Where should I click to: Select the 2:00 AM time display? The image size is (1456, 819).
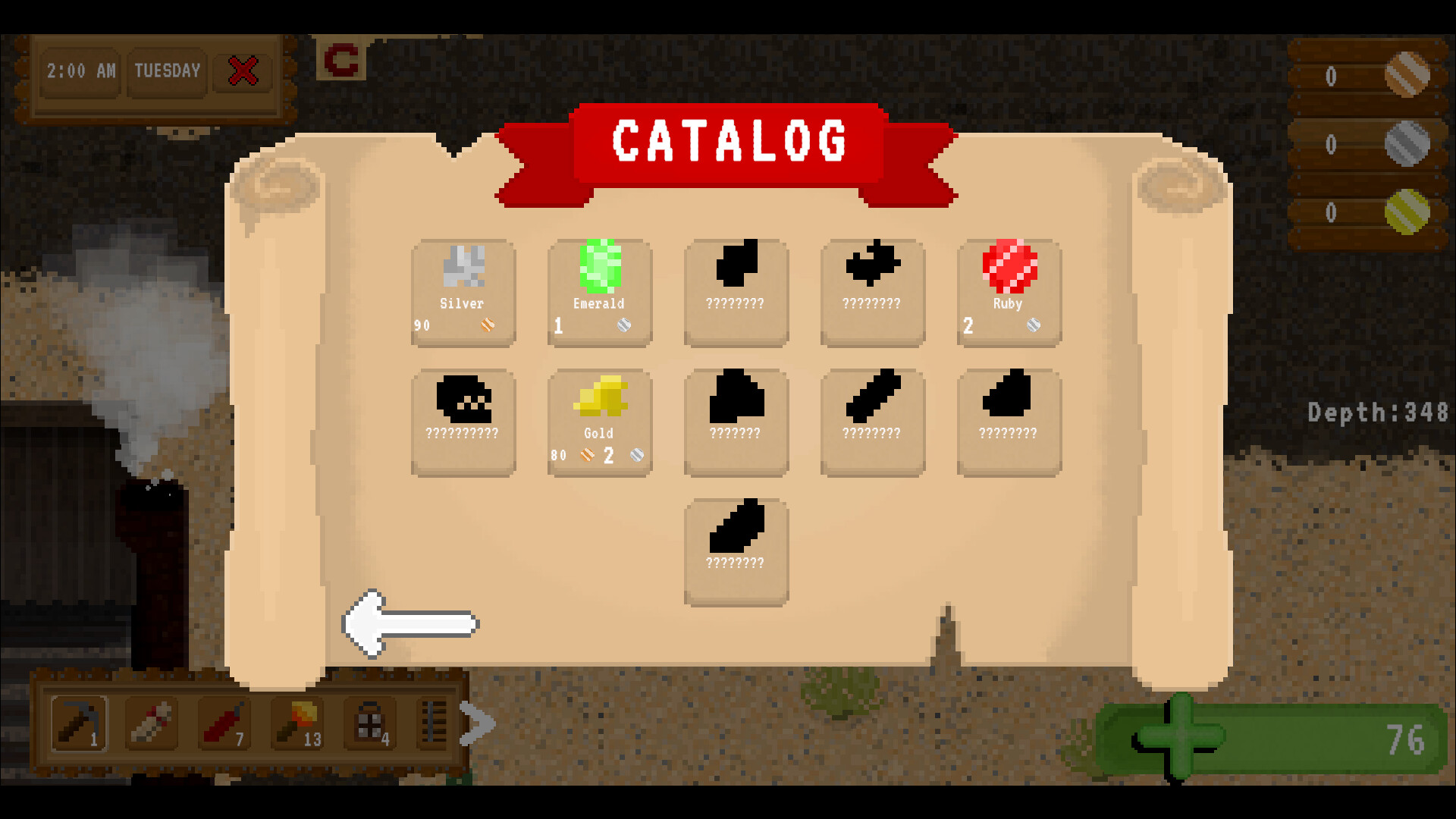(80, 72)
